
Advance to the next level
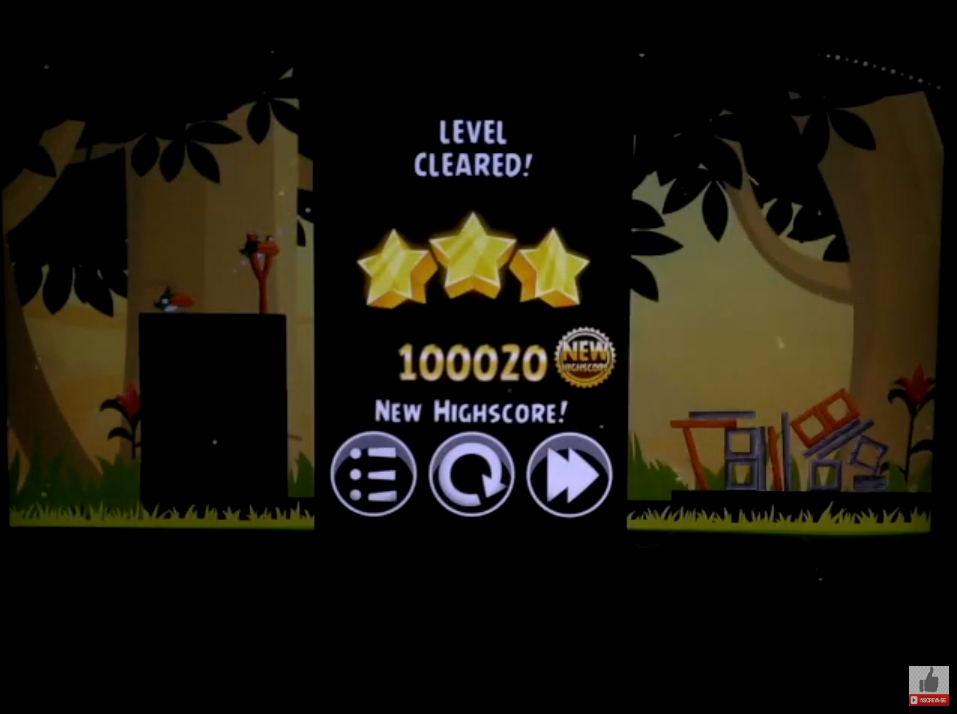pos(569,475)
